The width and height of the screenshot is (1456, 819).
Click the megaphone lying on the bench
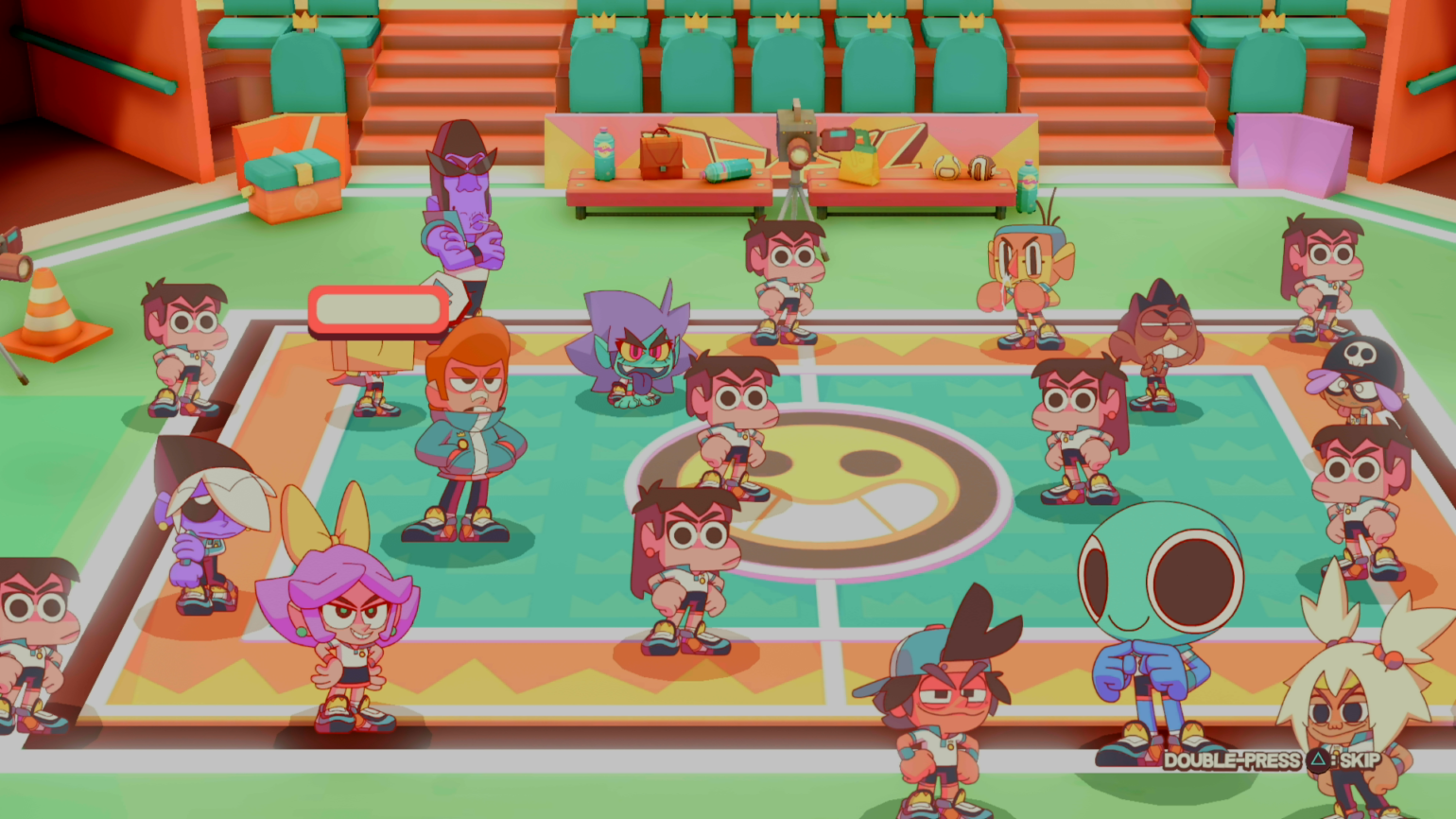[724, 172]
